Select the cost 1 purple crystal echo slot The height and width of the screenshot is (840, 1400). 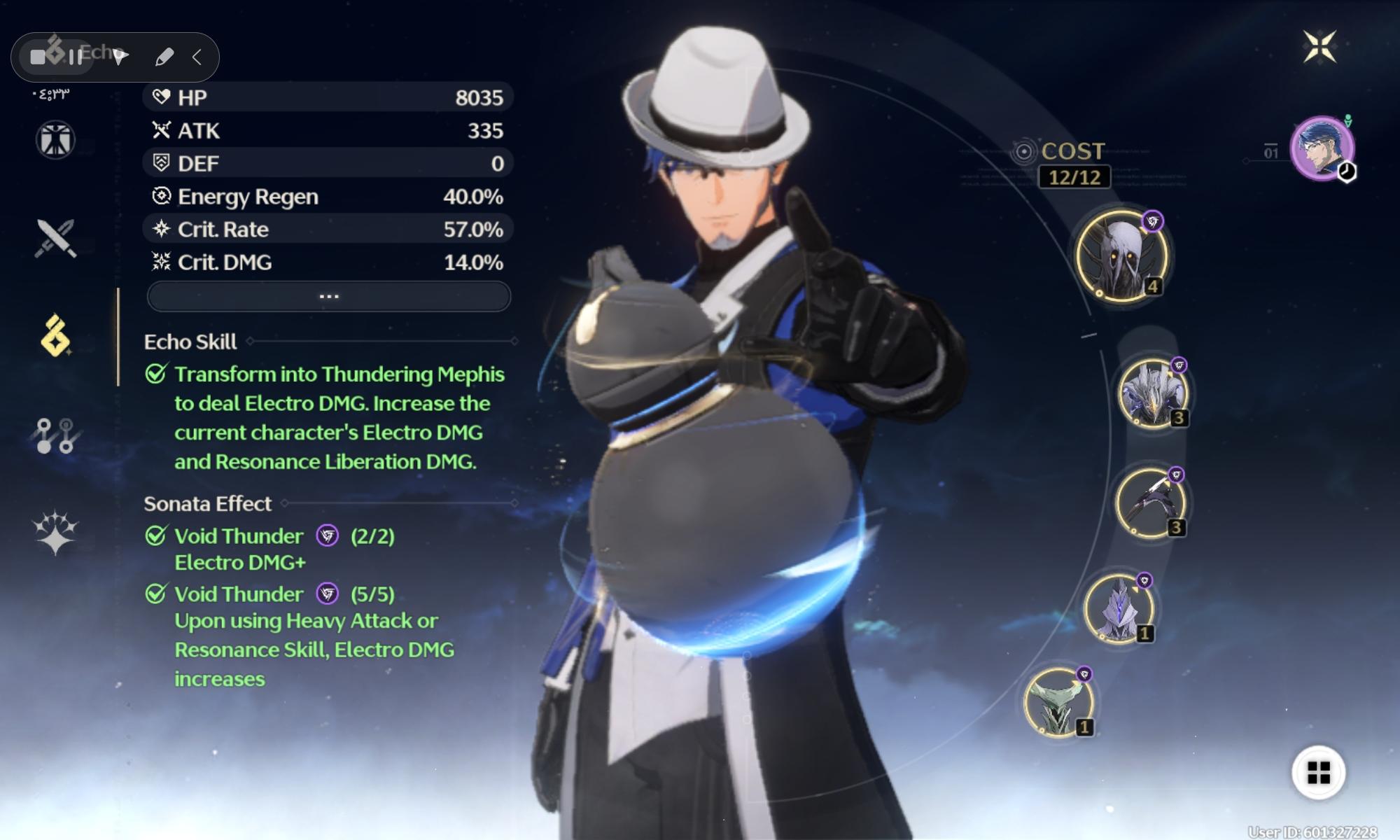click(x=1119, y=608)
